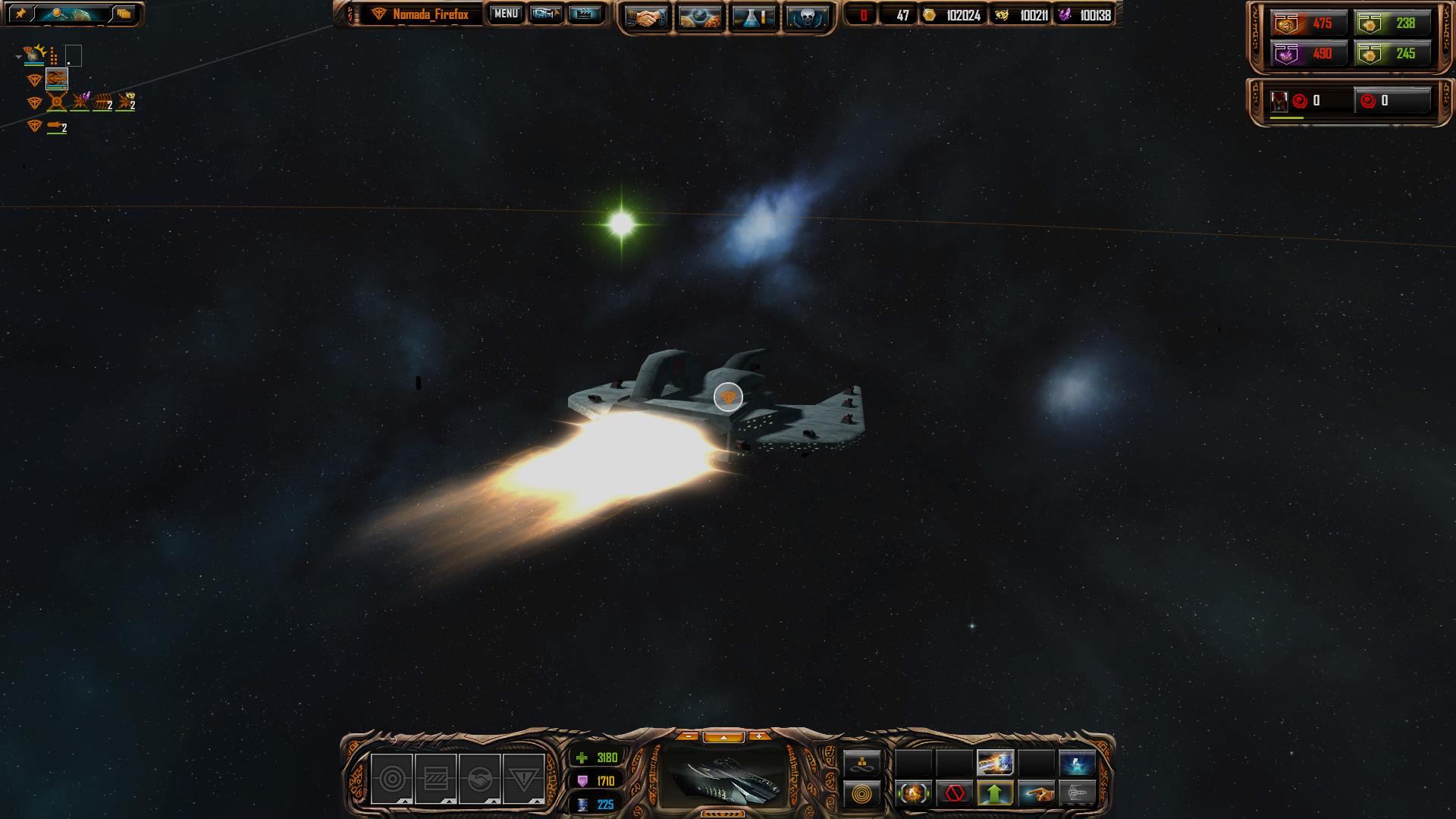Open the concentric rings button
The width and height of the screenshot is (1456, 819).
coord(862,794)
